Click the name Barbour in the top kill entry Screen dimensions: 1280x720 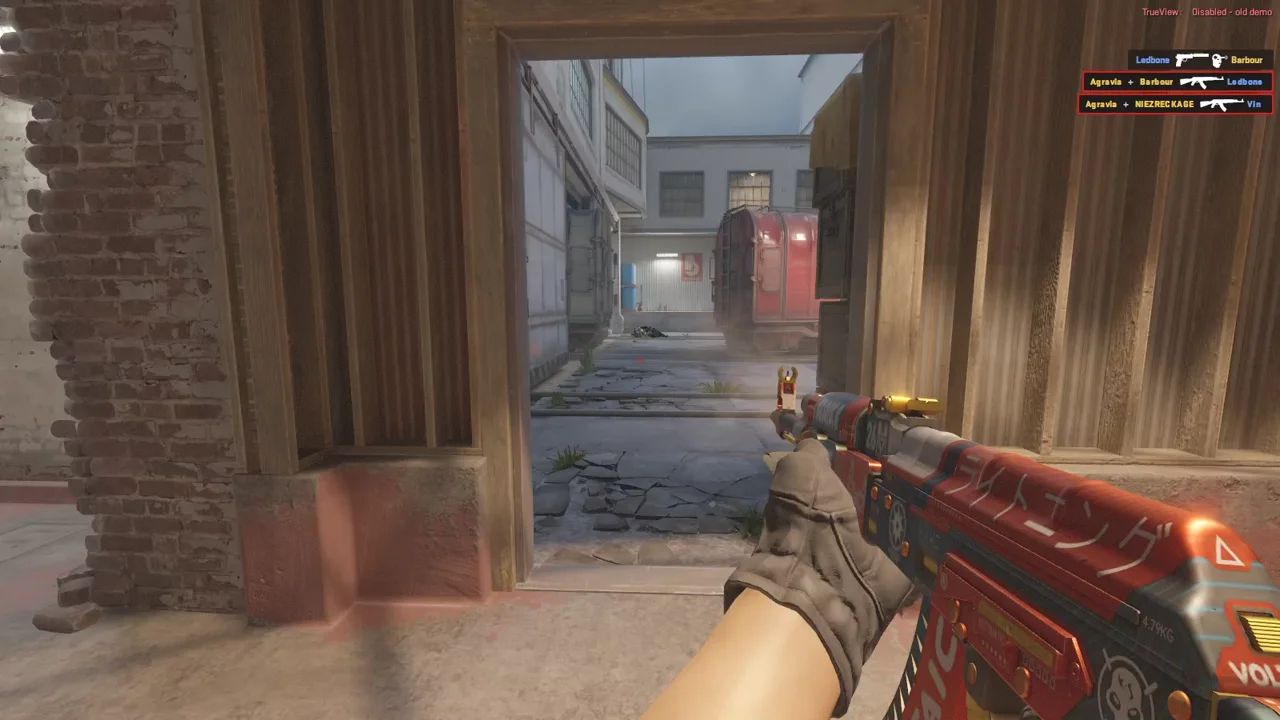point(1246,59)
